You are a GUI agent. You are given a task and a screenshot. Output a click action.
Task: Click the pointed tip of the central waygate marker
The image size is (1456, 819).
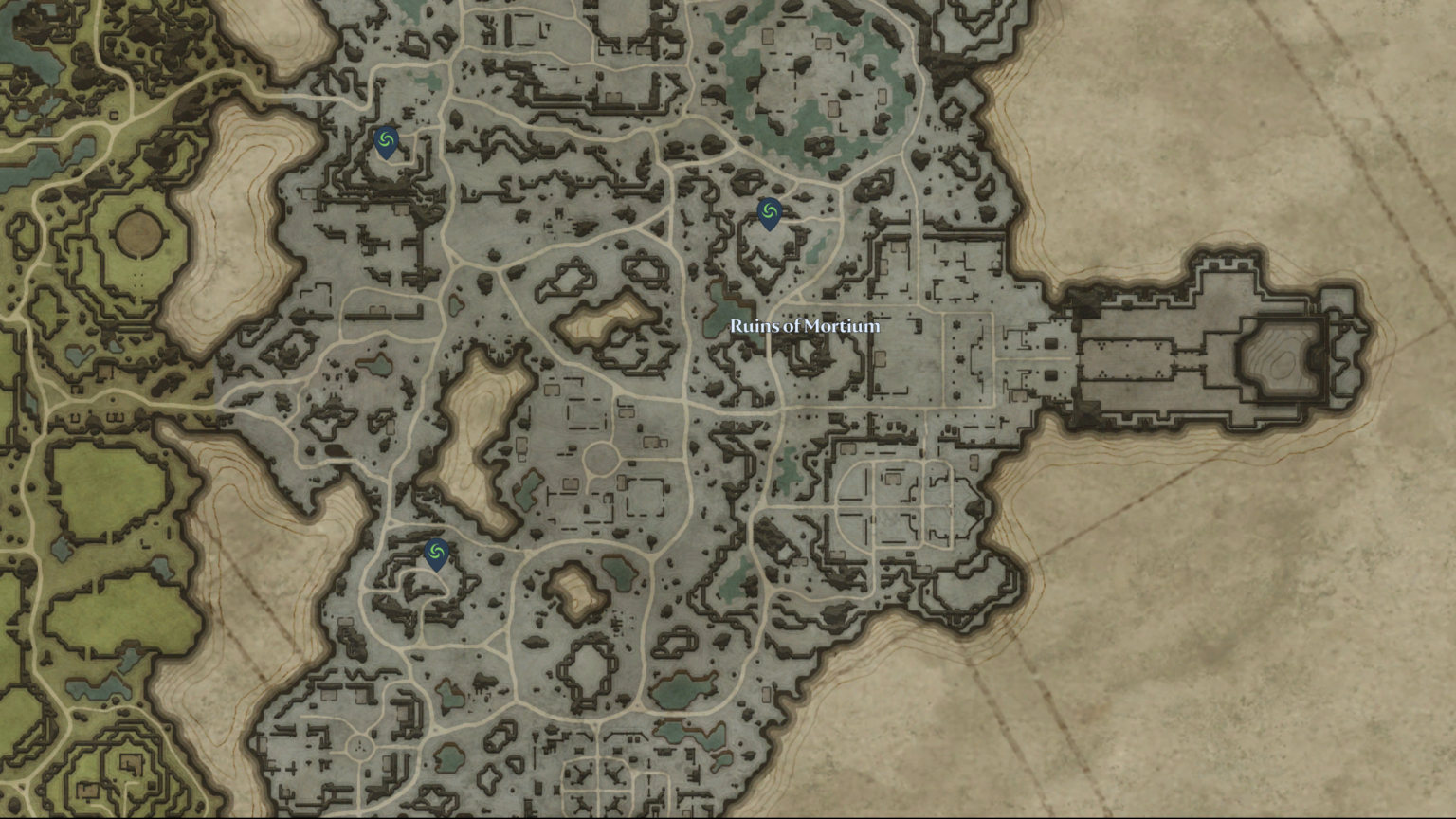768,230
